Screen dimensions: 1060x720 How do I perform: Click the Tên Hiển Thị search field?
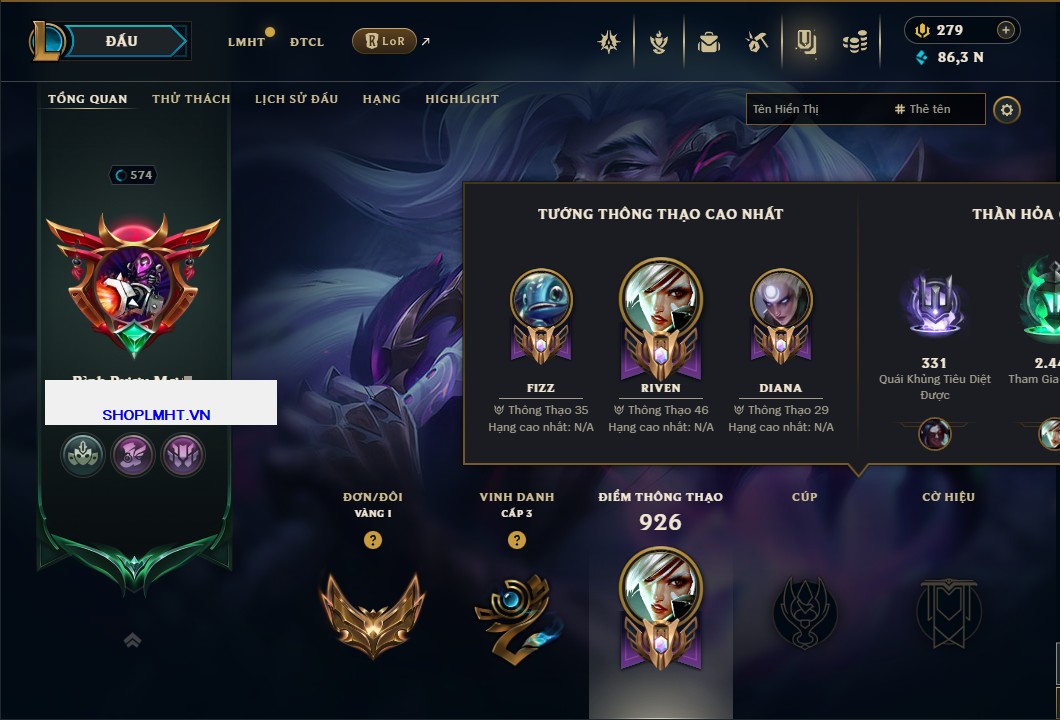[815, 109]
